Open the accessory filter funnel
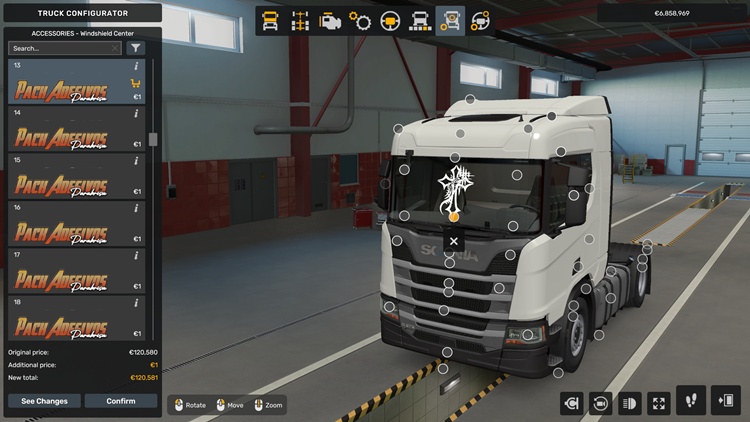This screenshot has height=422, width=750. tap(135, 48)
